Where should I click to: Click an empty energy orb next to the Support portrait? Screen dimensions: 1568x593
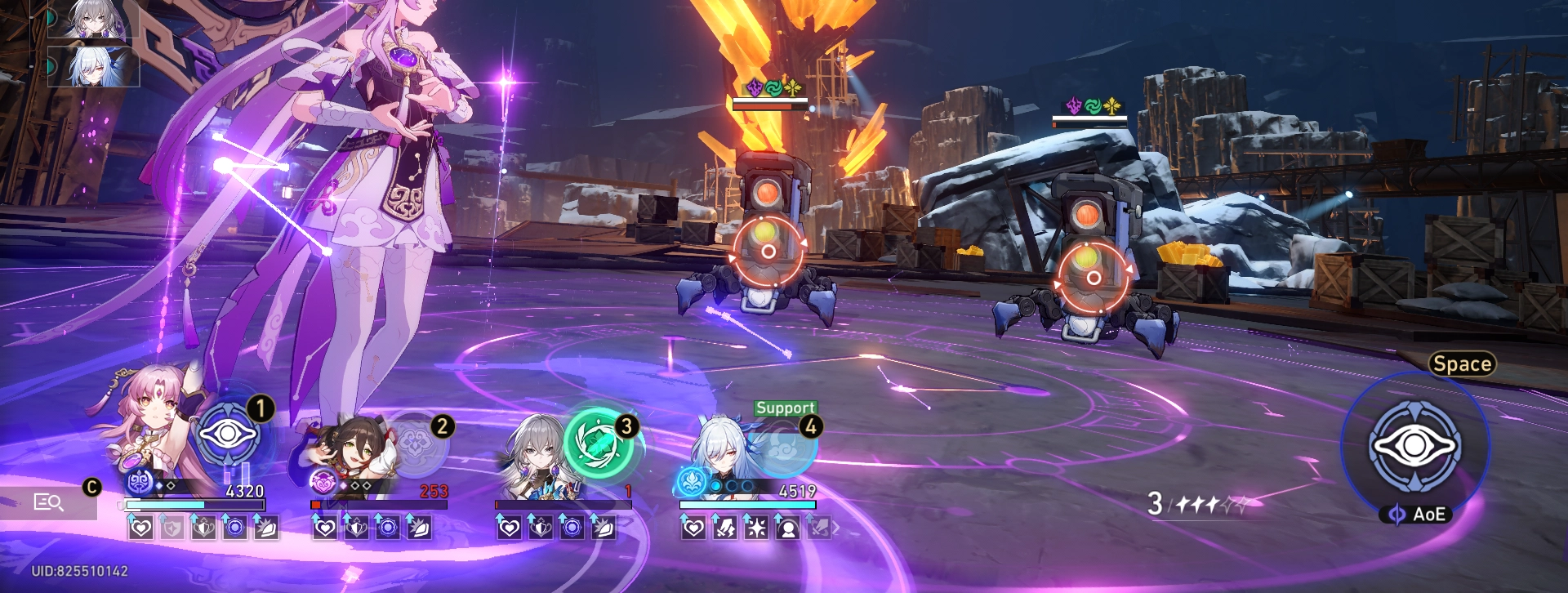point(731,487)
